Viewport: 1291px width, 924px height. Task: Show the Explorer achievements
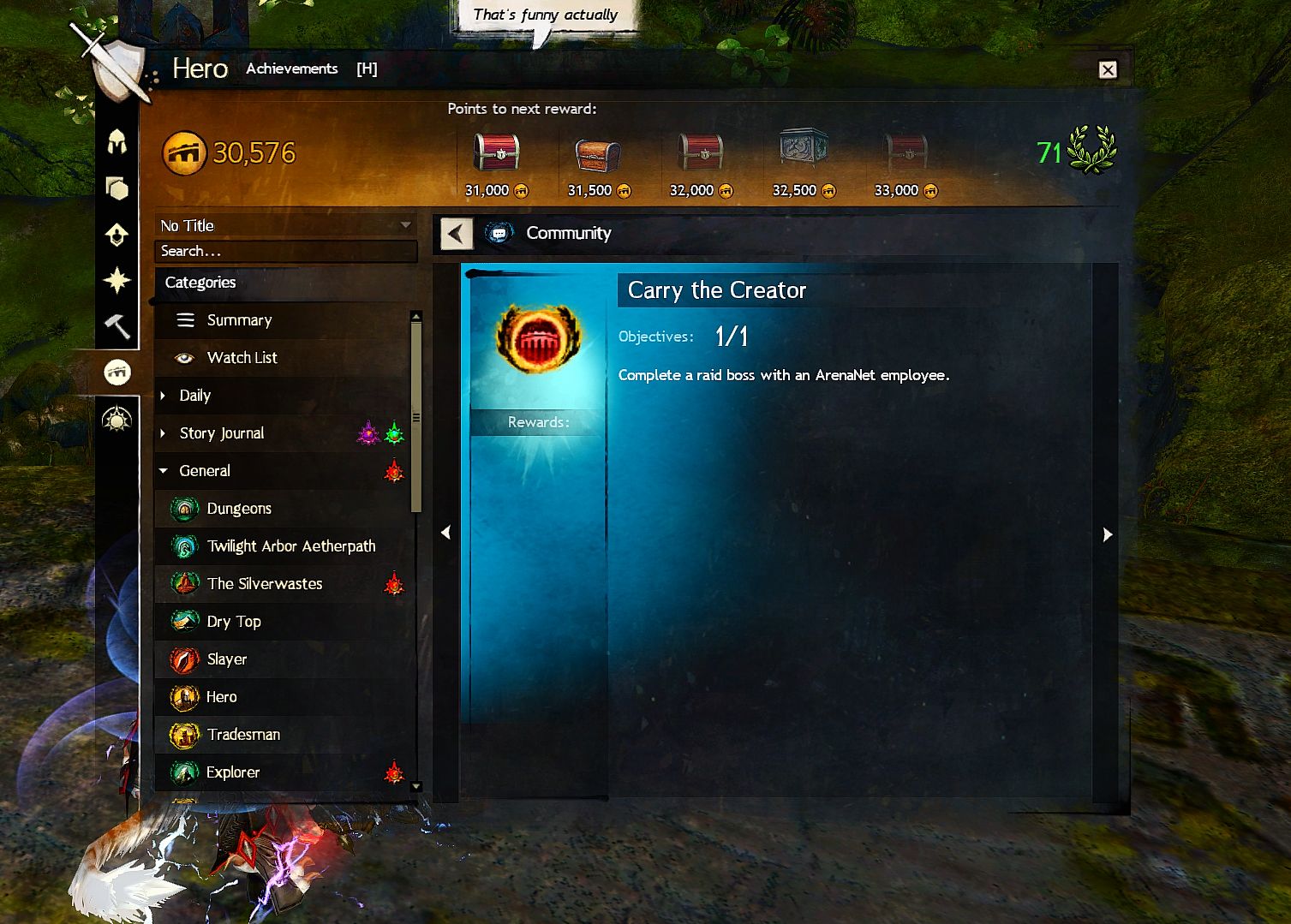(232, 772)
